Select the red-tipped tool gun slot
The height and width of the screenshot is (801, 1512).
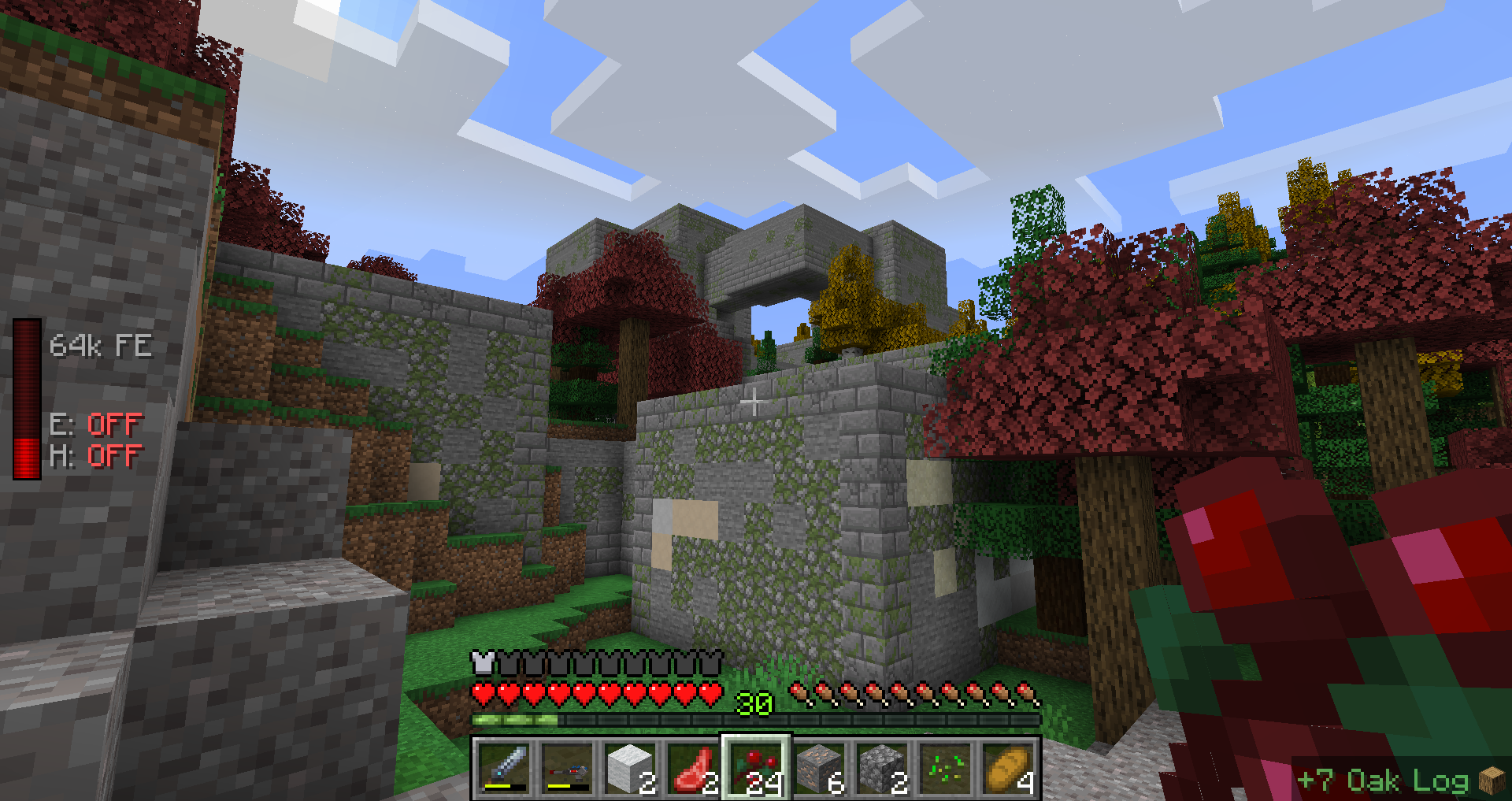point(567,768)
